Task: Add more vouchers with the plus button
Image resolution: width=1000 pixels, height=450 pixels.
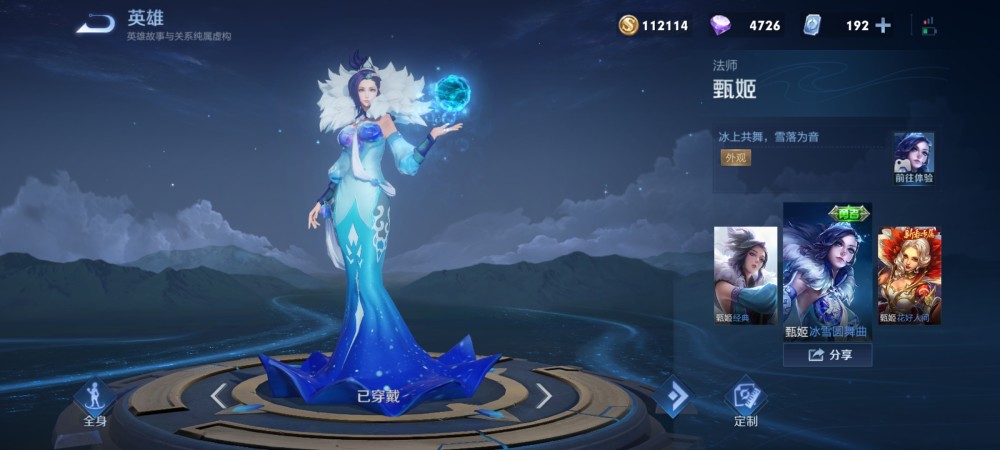Action: tap(882, 26)
